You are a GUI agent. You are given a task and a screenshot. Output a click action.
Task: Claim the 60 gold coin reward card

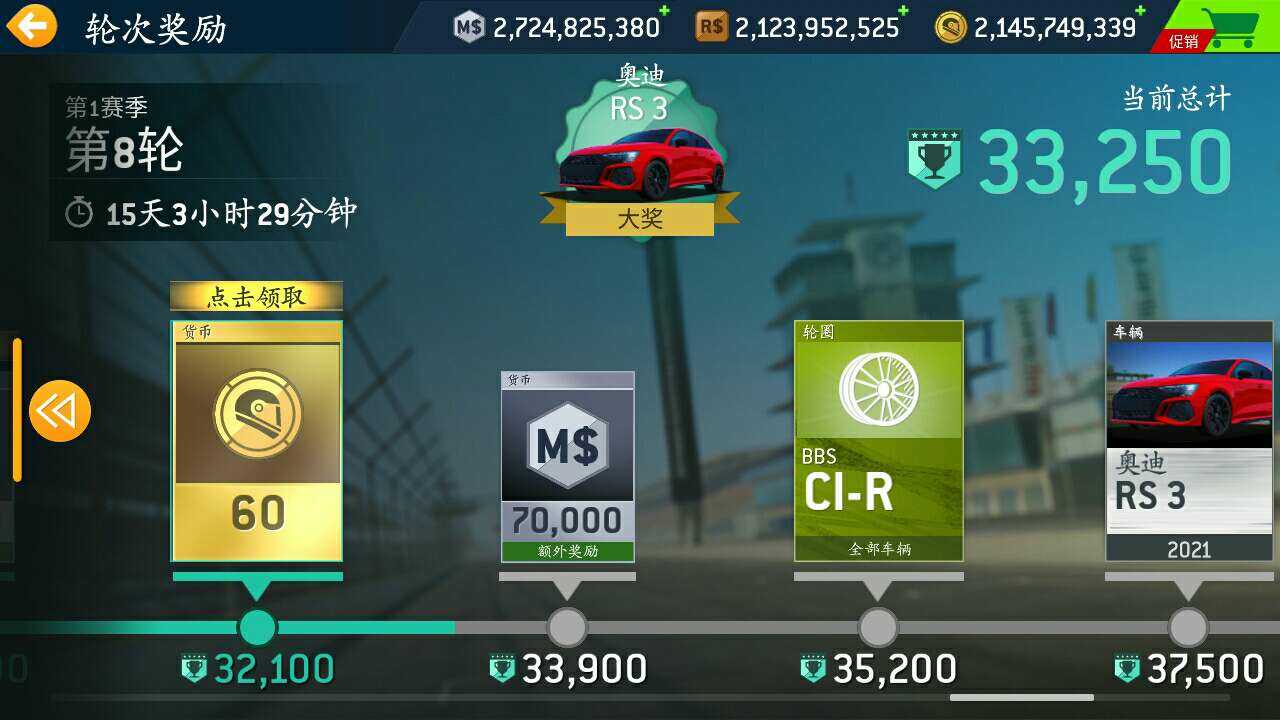click(x=257, y=440)
